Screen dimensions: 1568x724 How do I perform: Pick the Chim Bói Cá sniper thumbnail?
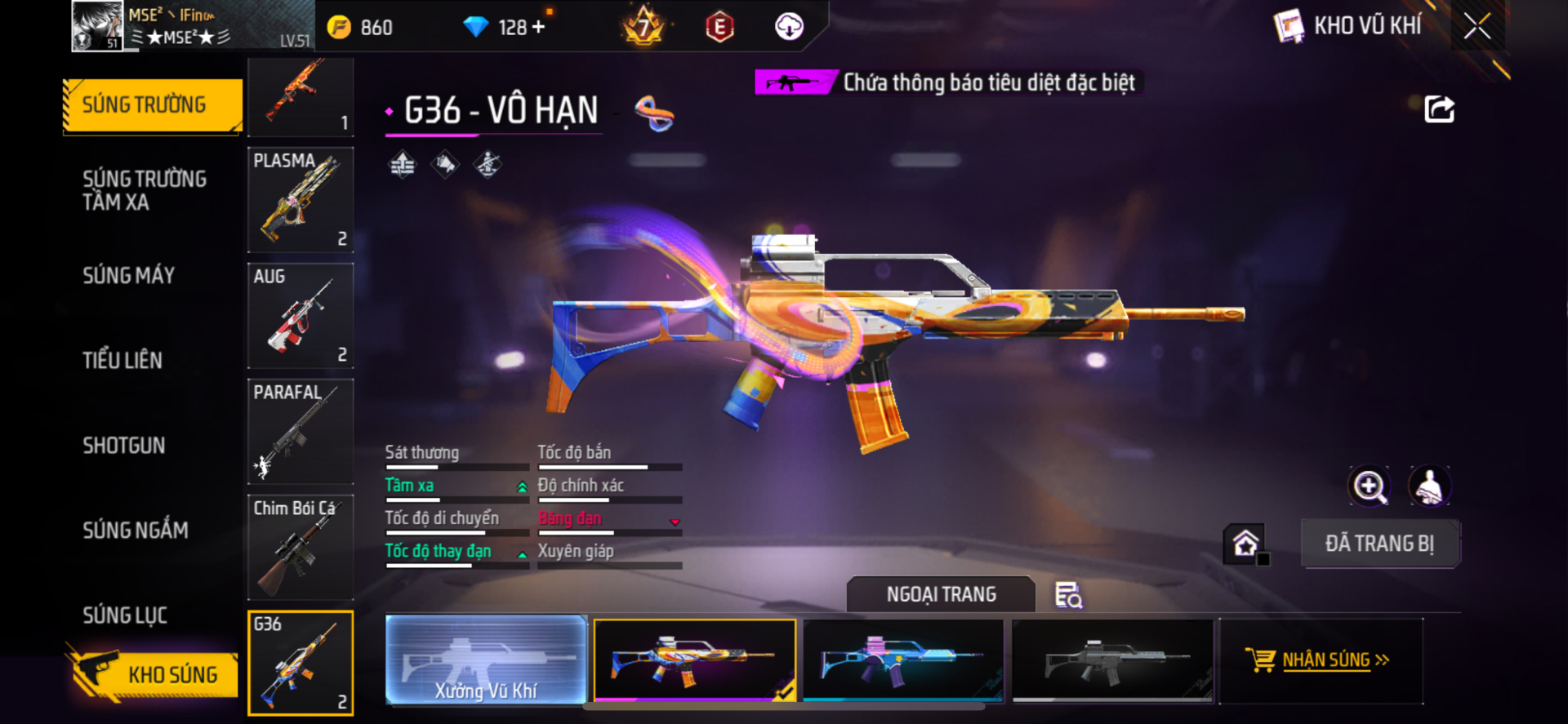[301, 547]
